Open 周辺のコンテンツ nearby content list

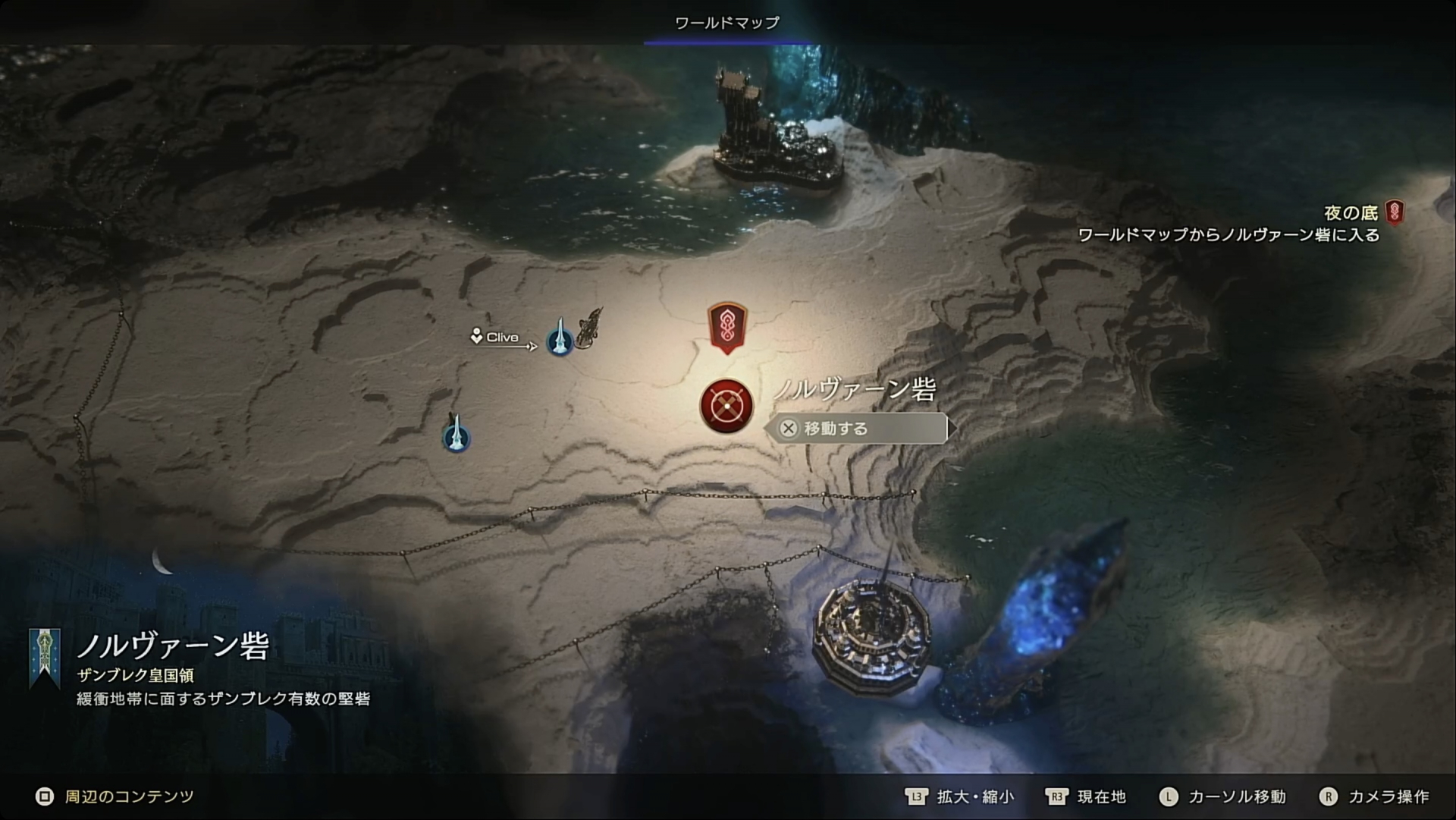point(115,796)
